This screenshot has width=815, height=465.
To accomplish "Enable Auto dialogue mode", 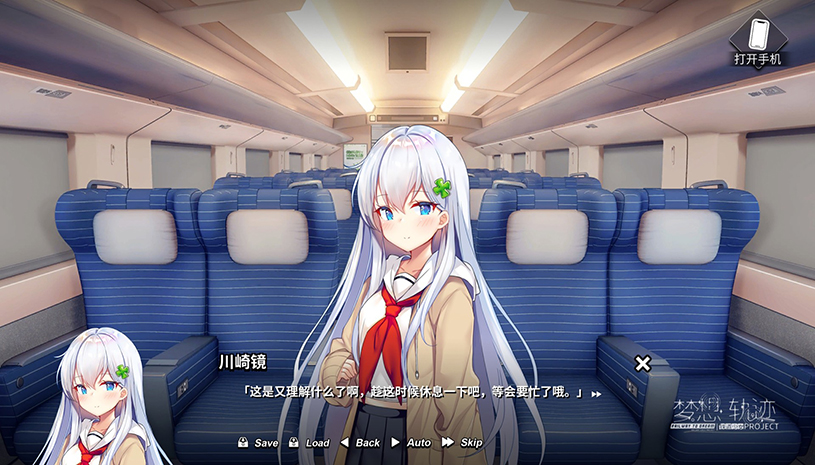I will tap(411, 442).
